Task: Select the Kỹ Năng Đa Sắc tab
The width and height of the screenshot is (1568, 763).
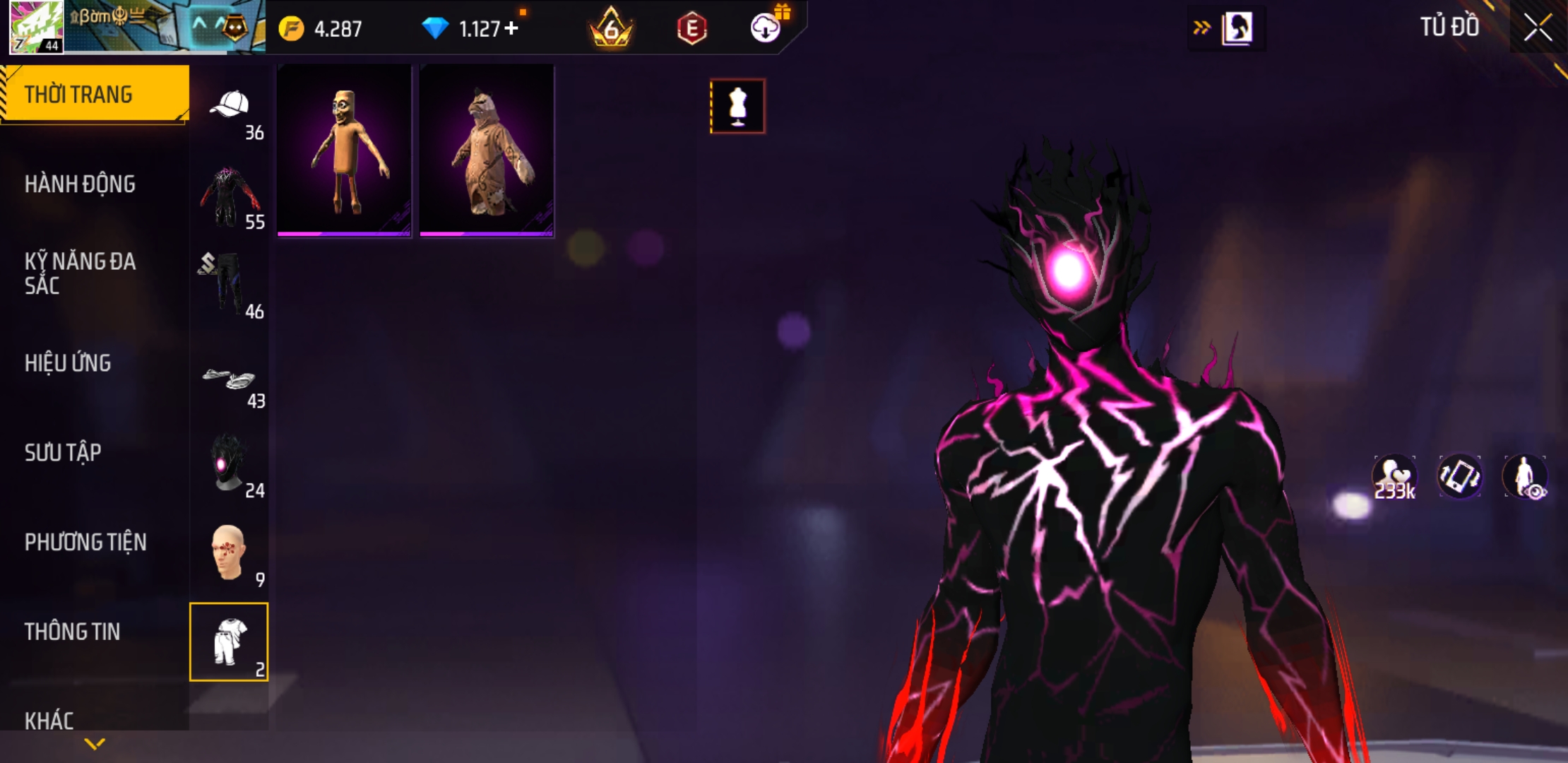Action: click(x=81, y=273)
